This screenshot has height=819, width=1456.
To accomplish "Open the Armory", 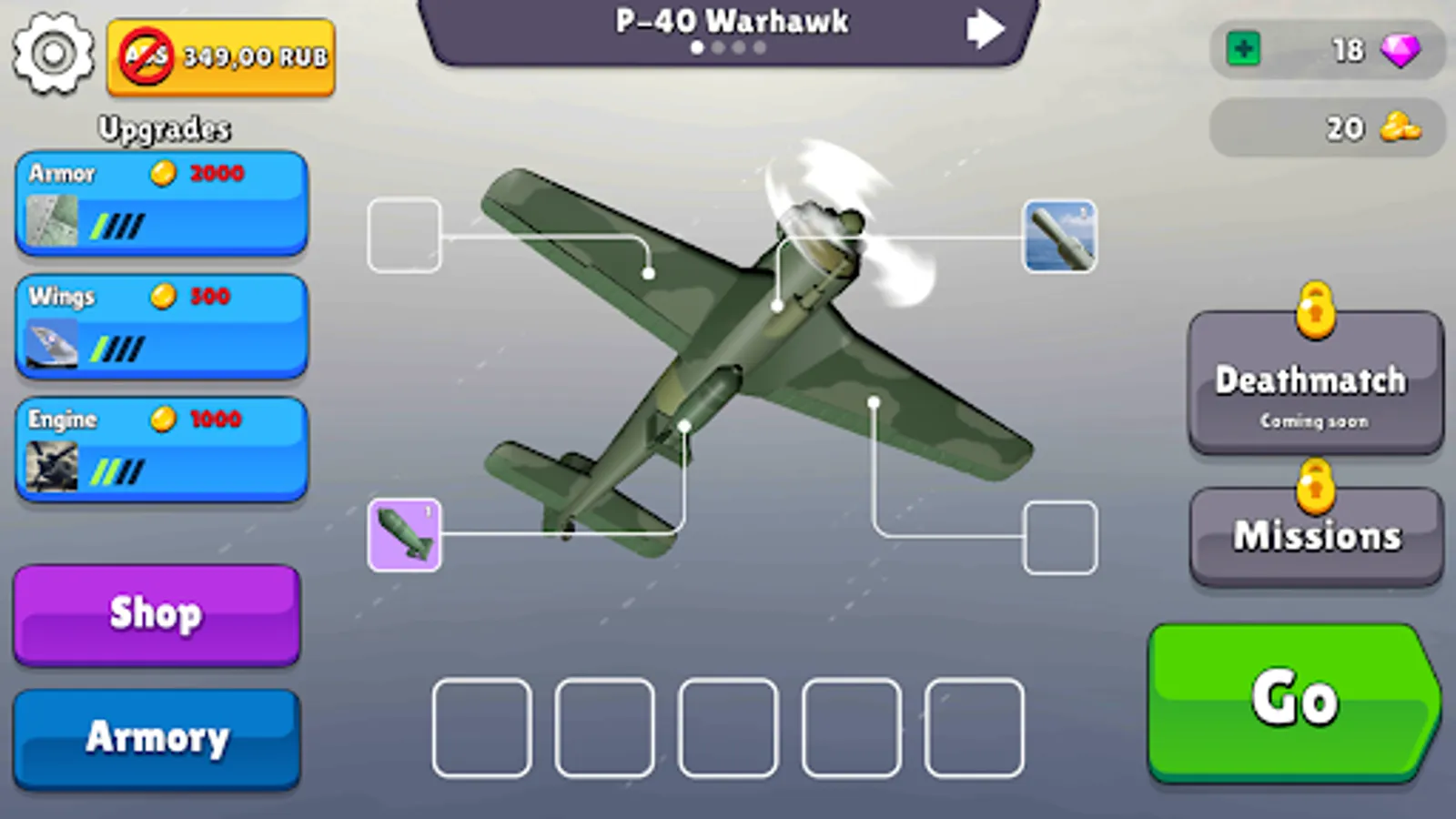I will 156,737.
